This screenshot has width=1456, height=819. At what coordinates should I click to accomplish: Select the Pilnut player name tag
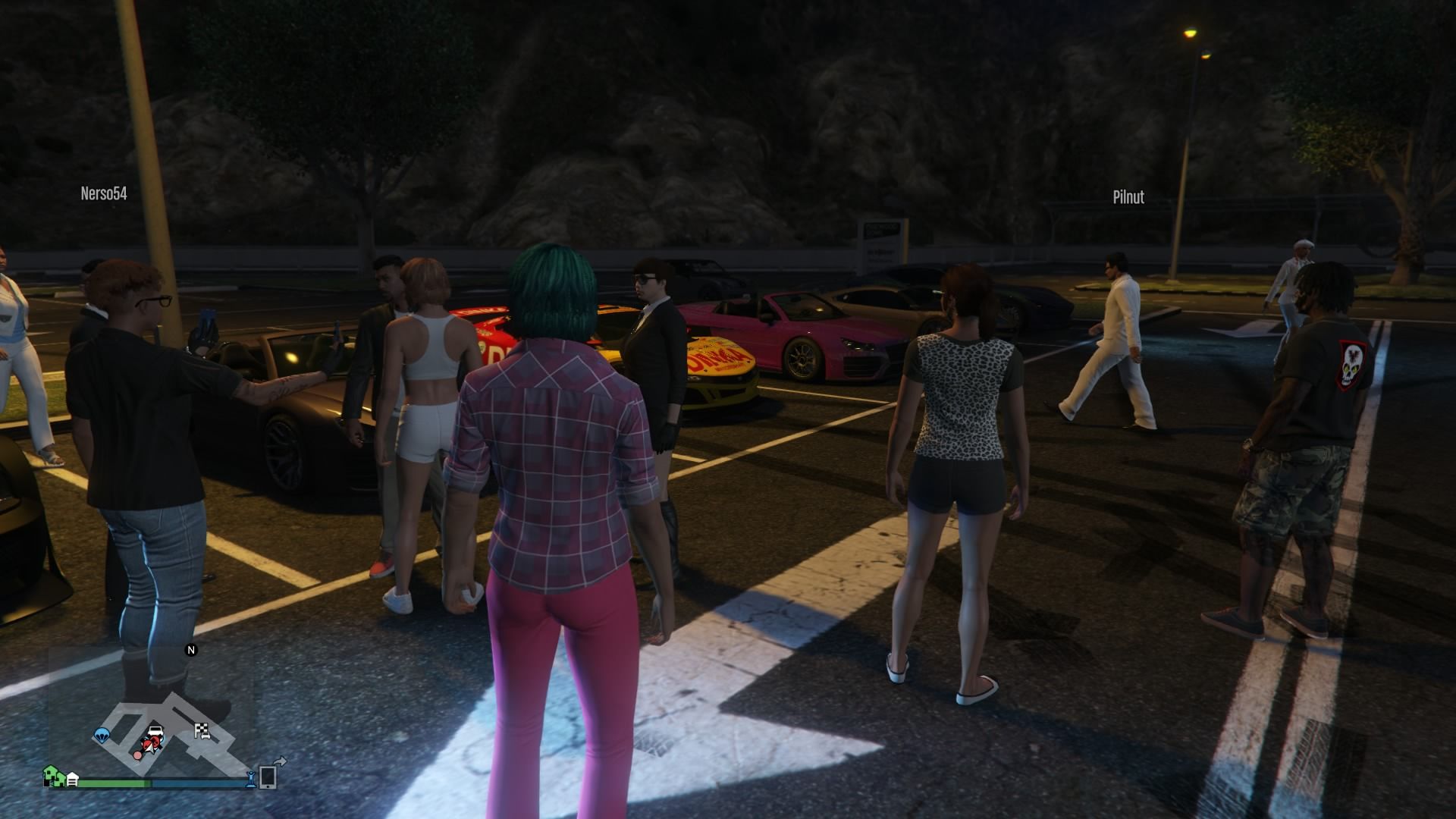coord(1128,197)
